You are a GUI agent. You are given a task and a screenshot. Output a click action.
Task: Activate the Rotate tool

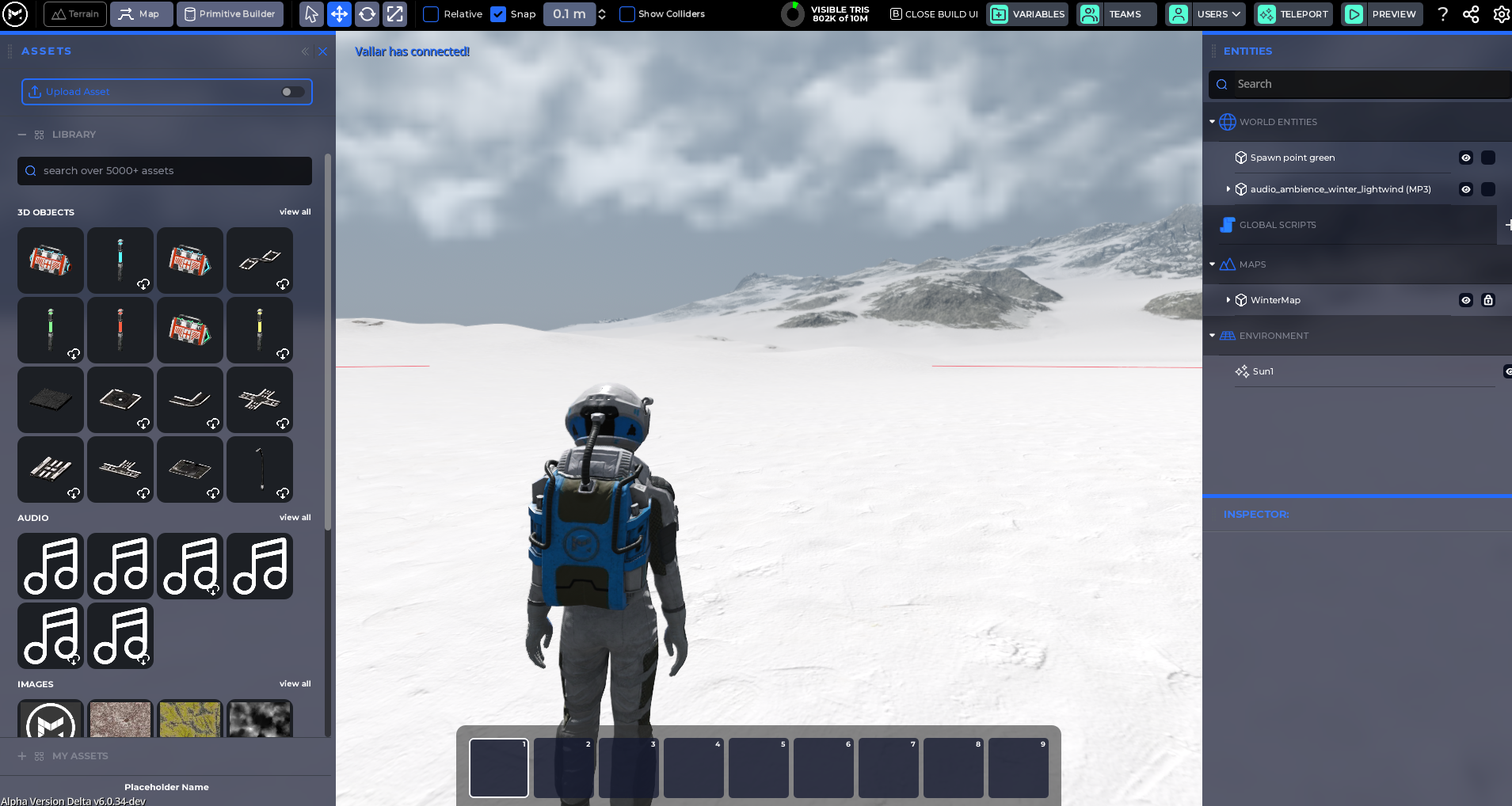(367, 13)
